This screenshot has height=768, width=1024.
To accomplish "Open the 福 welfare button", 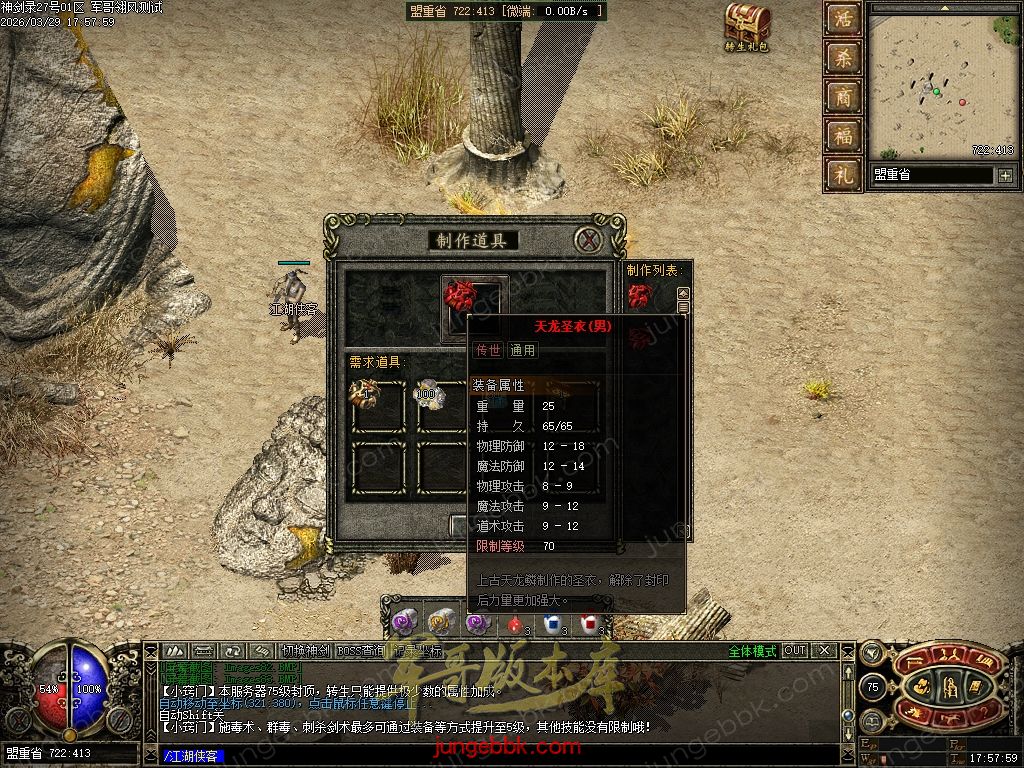I will (x=844, y=135).
